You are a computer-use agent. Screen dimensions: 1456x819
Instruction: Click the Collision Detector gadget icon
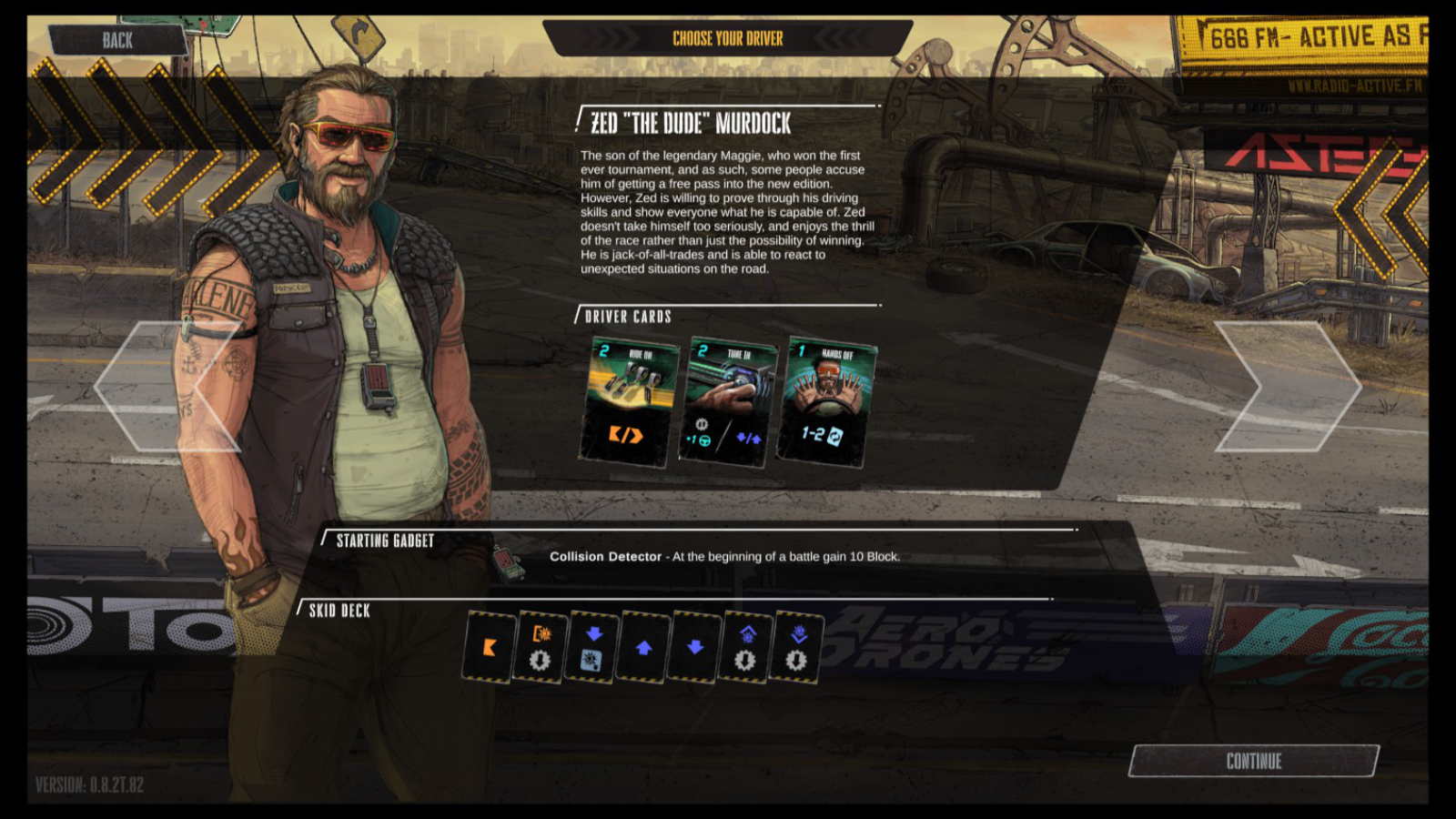(x=507, y=559)
